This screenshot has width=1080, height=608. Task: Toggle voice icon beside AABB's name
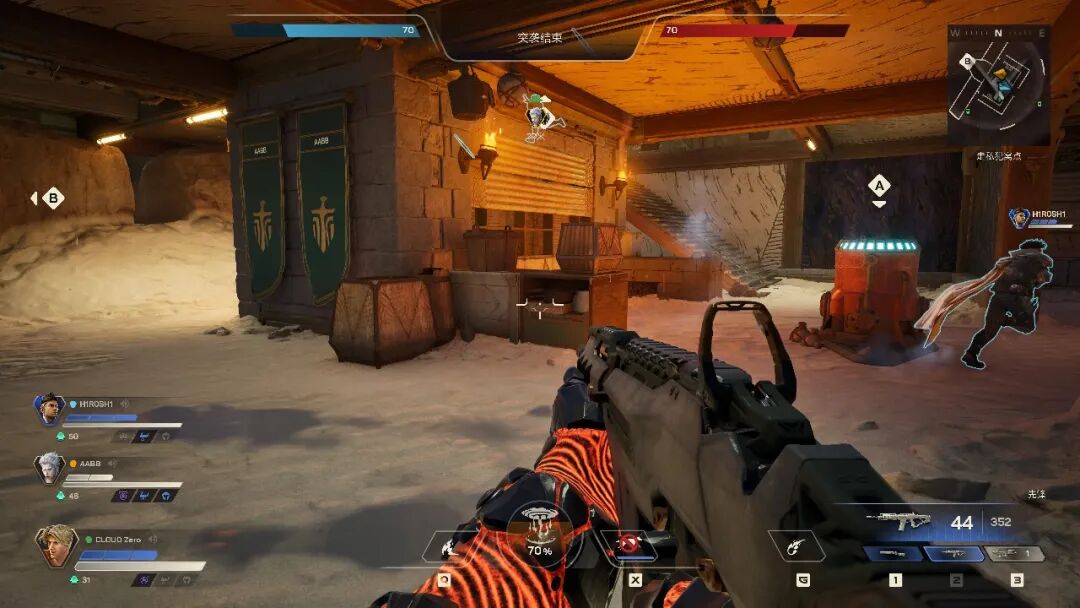pyautogui.click(x=113, y=464)
